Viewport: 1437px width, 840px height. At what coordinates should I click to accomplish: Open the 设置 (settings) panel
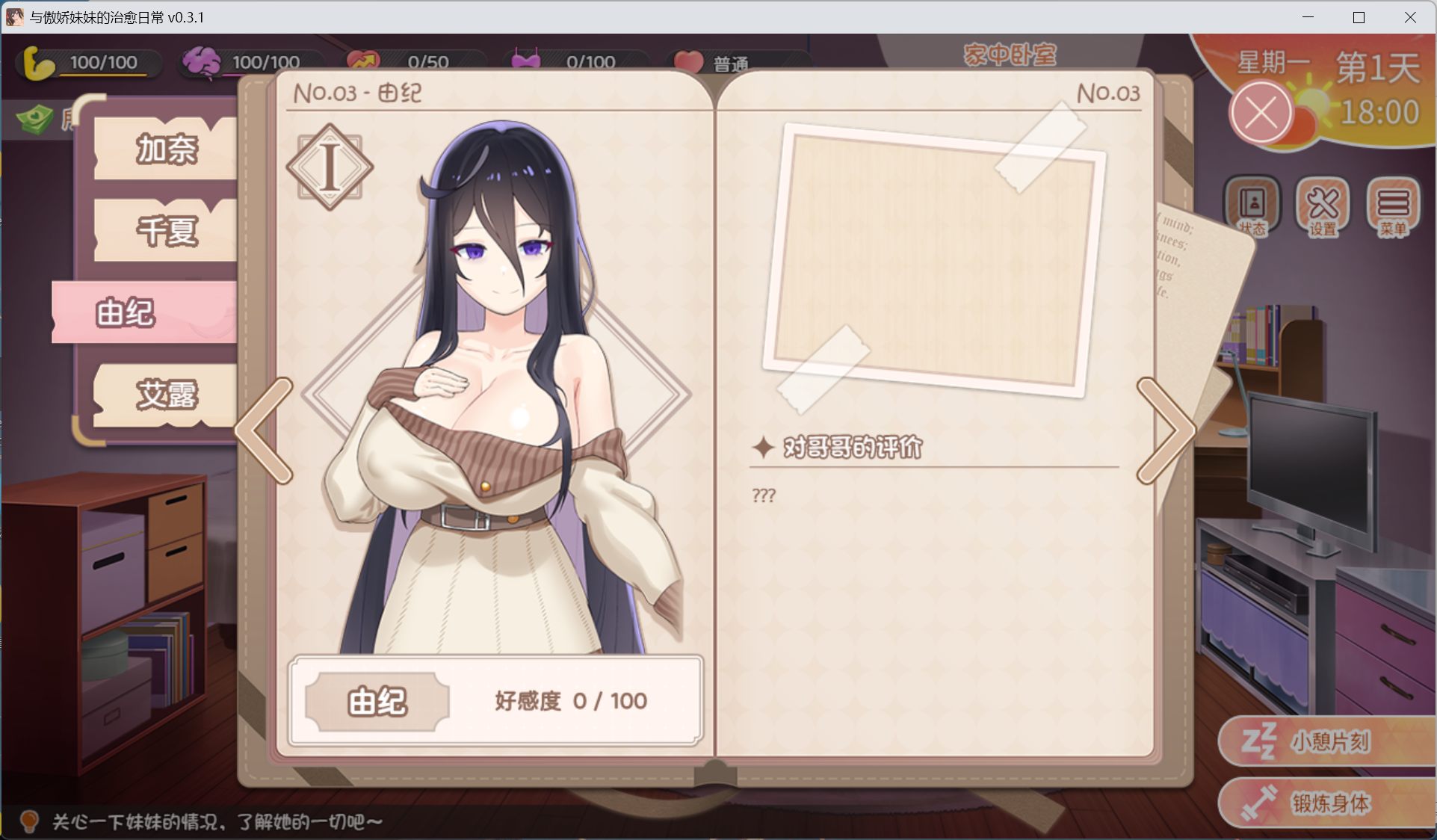(1321, 209)
